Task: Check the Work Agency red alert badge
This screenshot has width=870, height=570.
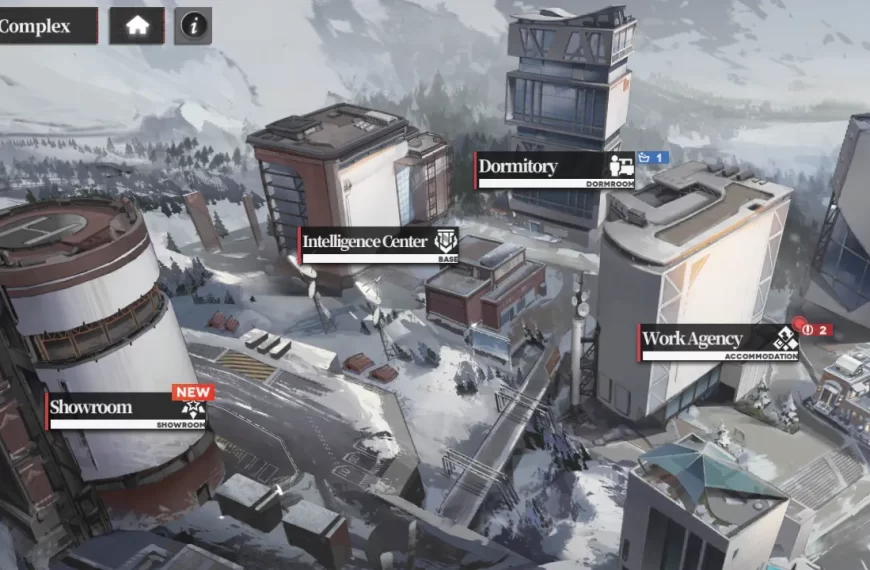Action: tap(813, 329)
